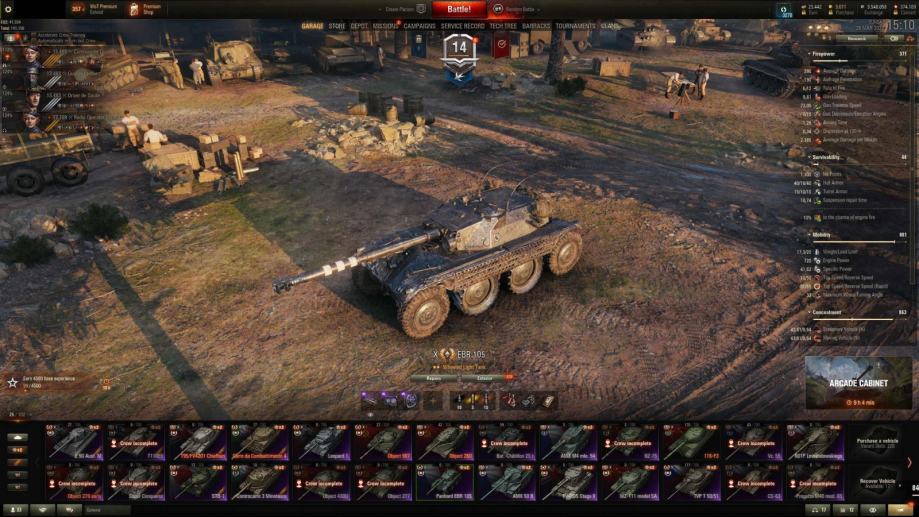
Task: Click the Create Platoon button
Action: [406, 9]
